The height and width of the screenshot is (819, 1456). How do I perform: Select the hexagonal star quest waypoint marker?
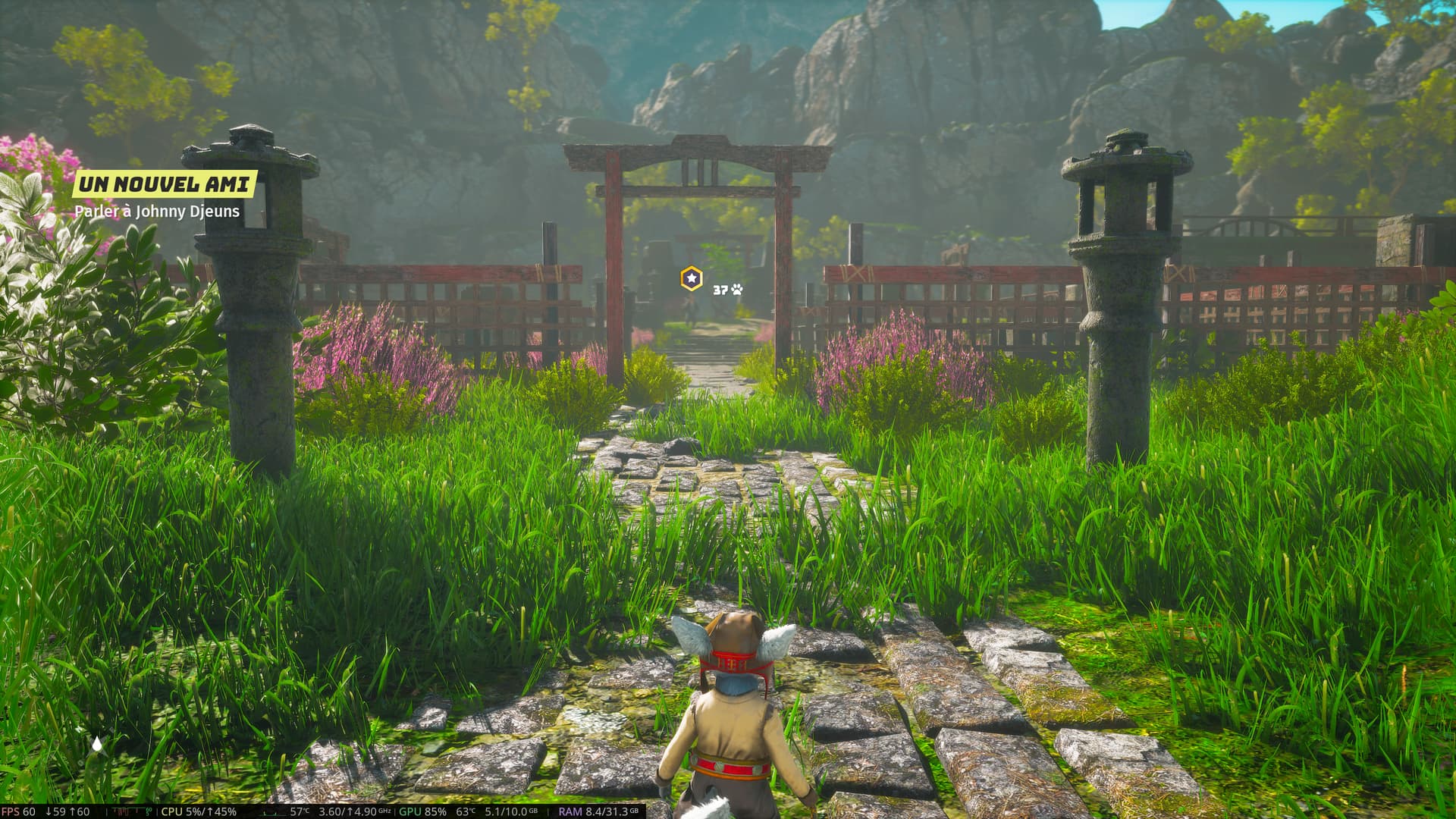pyautogui.click(x=691, y=278)
